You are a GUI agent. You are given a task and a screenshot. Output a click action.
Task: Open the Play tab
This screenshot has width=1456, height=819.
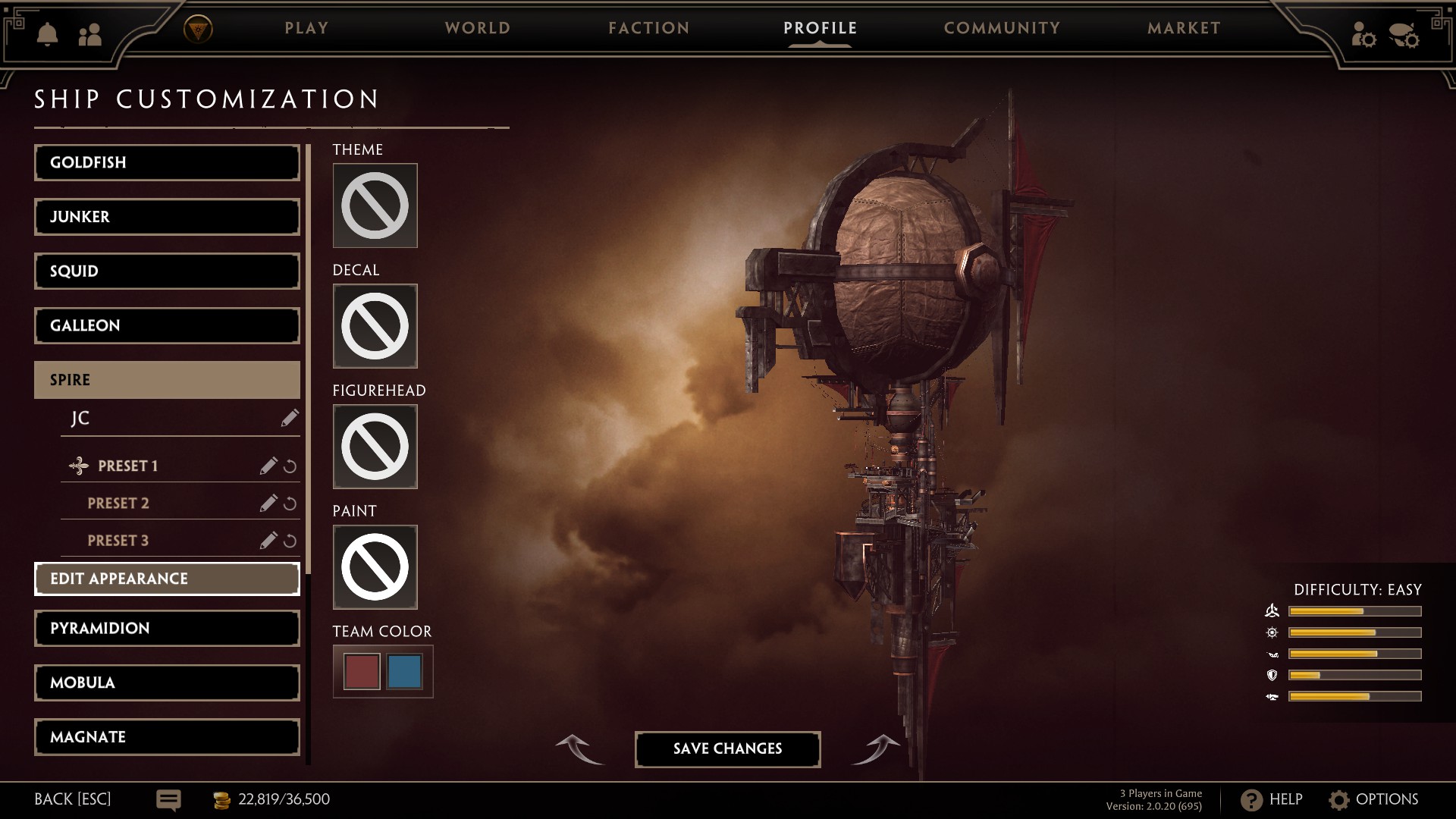click(x=306, y=28)
